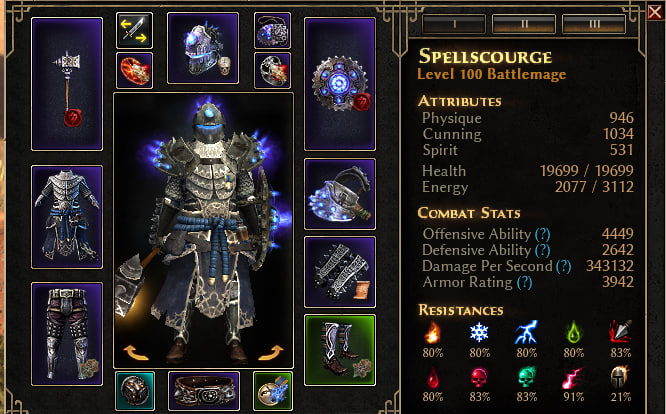Select the equipped gloves slot

coord(340,270)
